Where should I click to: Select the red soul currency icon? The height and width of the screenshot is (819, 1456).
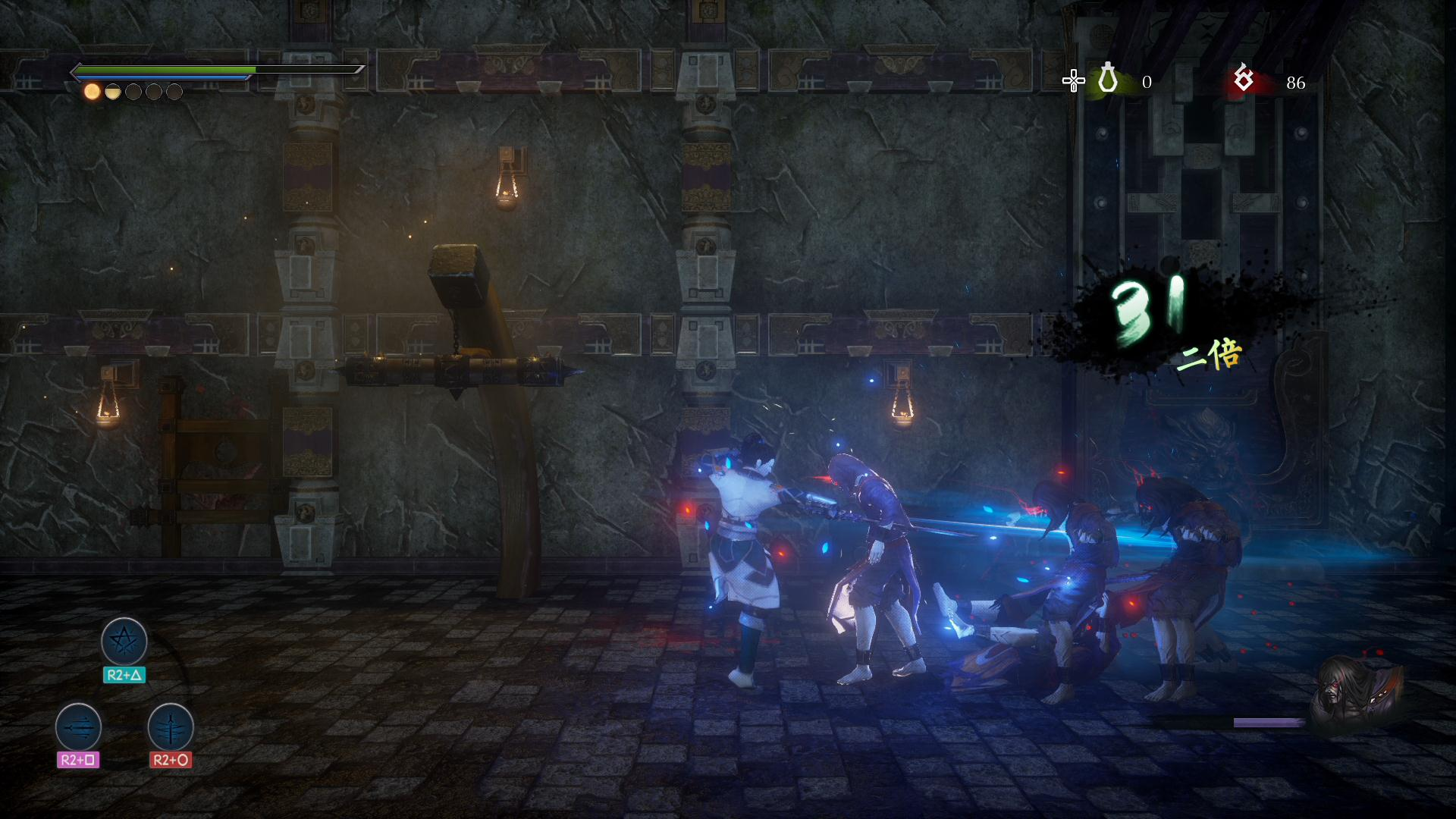1243,79
